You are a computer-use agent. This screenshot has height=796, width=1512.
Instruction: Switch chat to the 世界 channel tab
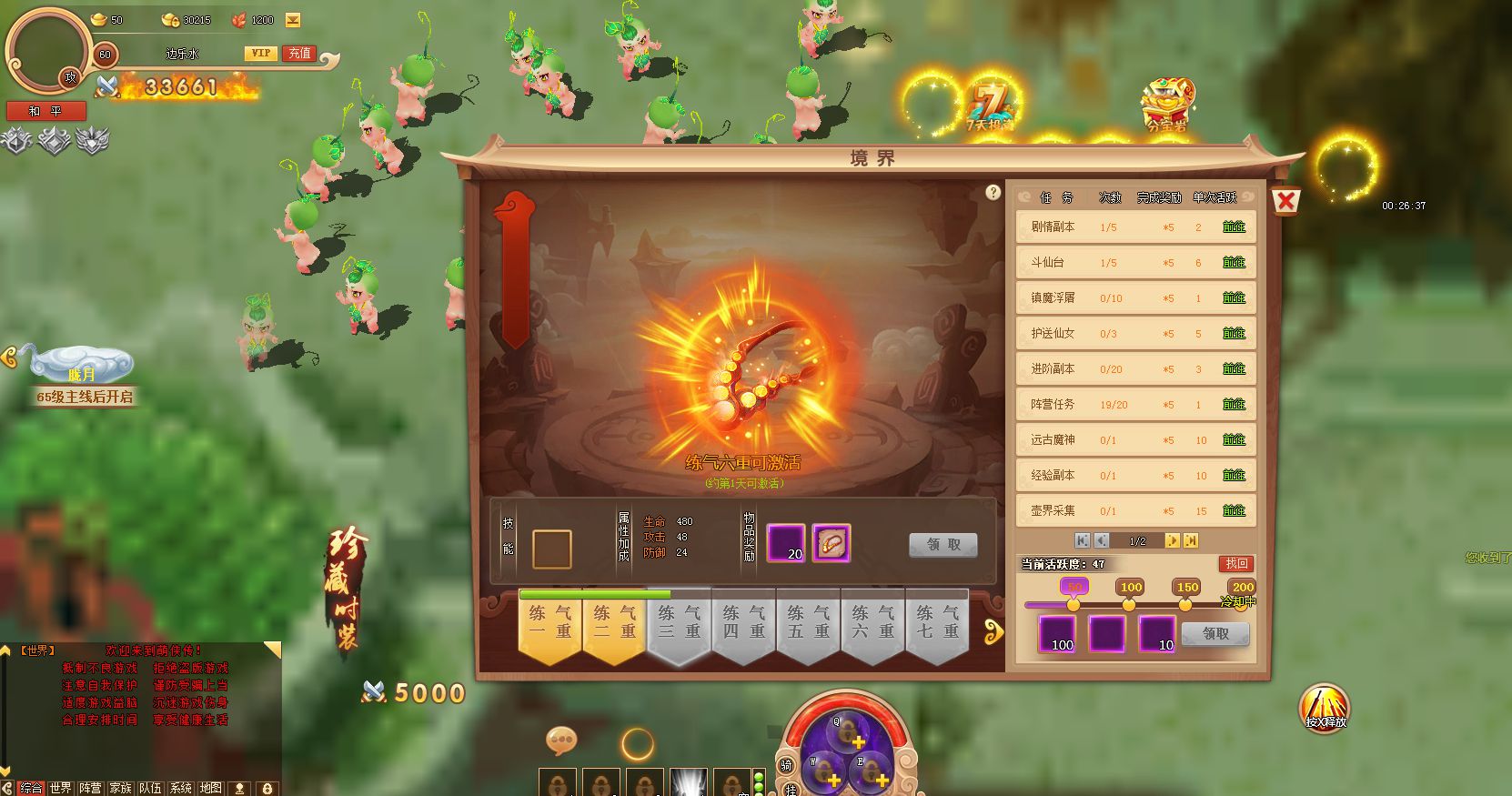click(60, 788)
